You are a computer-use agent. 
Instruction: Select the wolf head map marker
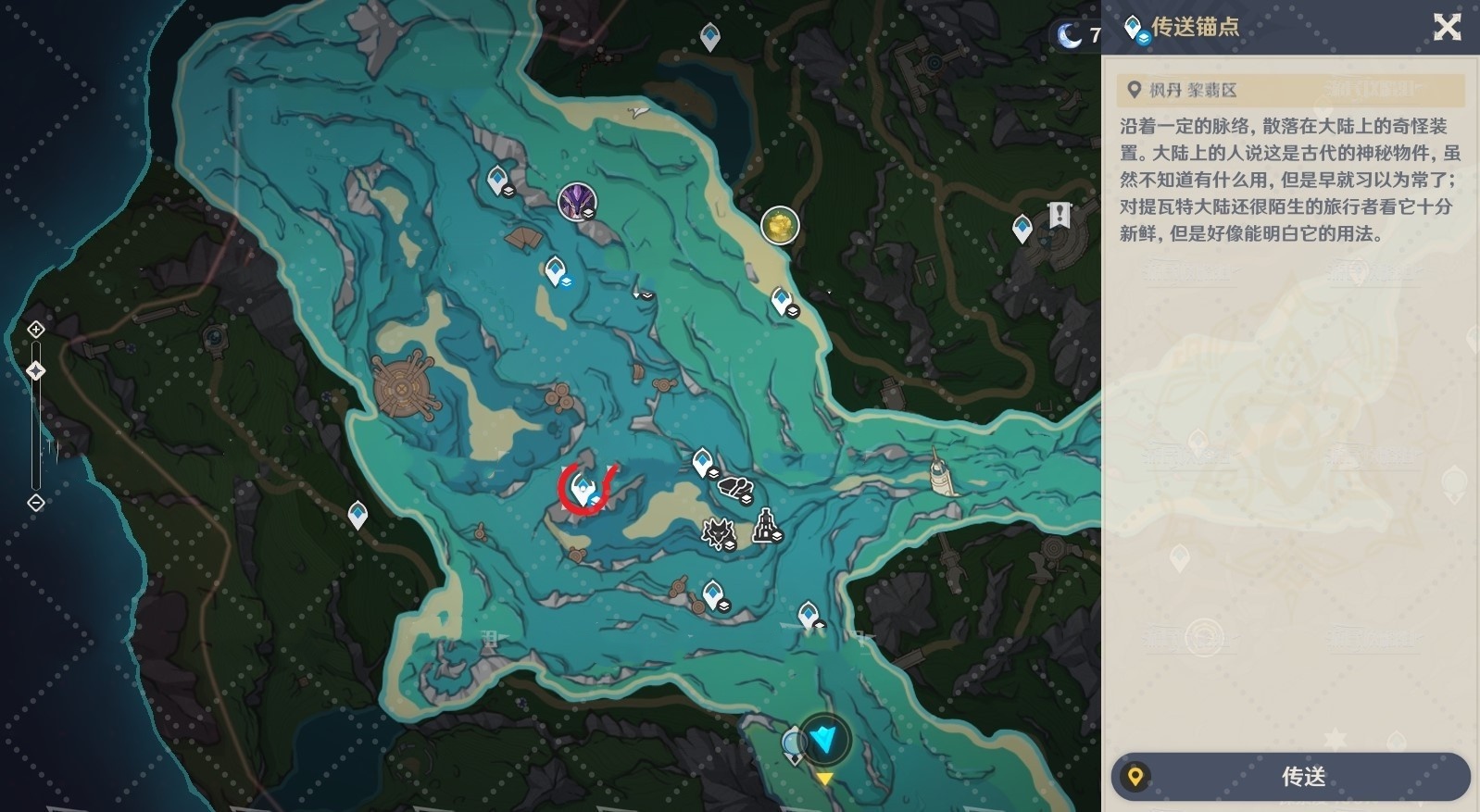click(717, 532)
